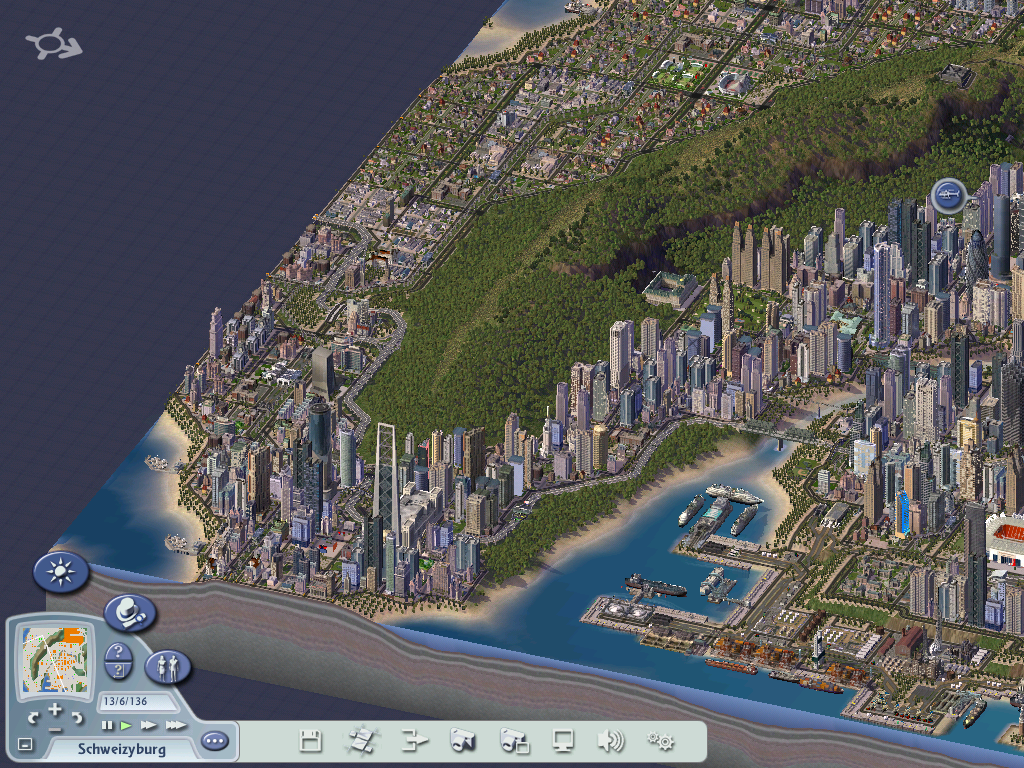
Task: Set simulation to double-arrow fast speed
Action: point(149,725)
